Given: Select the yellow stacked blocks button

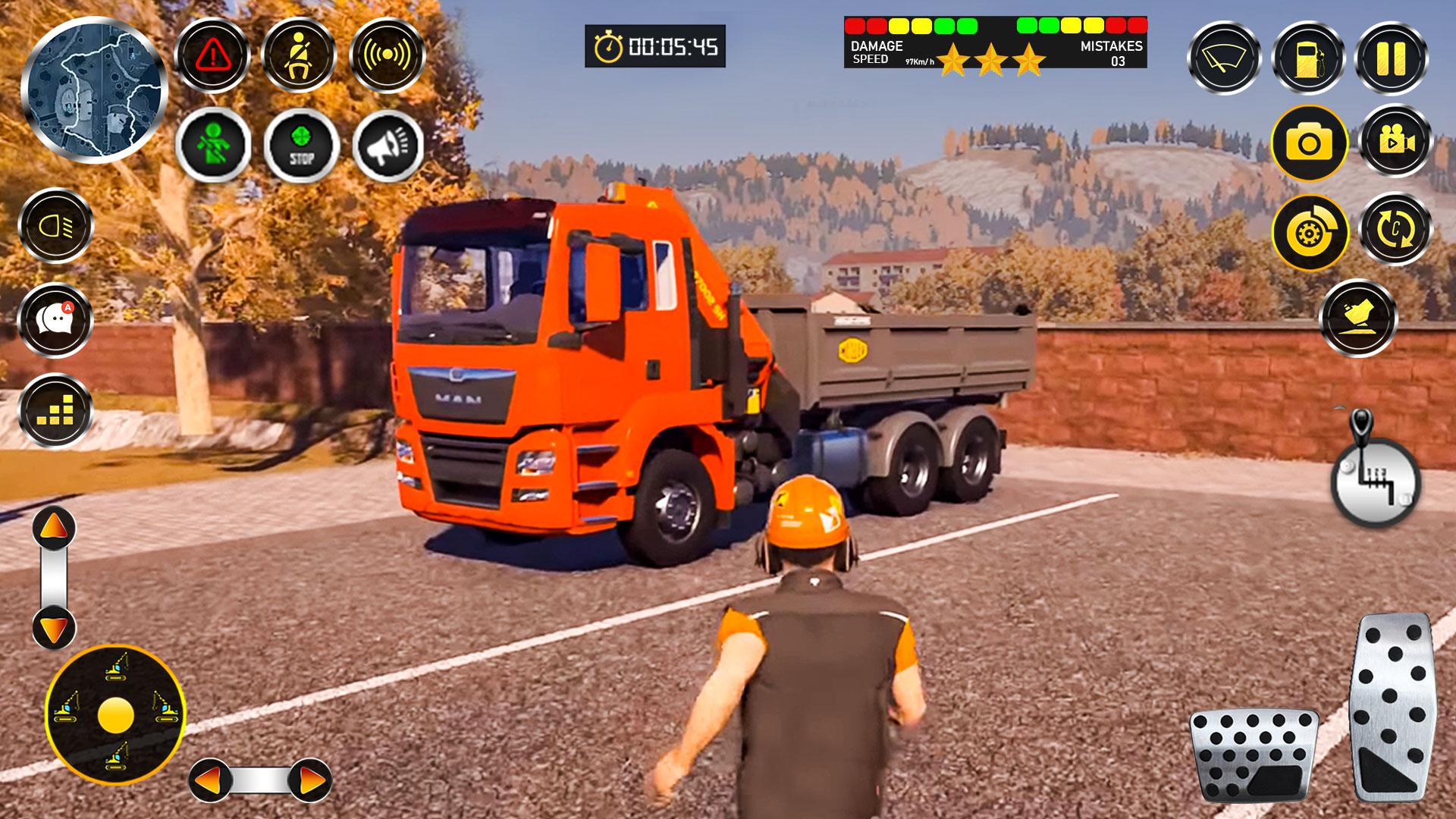Looking at the screenshot, I should (55, 411).
